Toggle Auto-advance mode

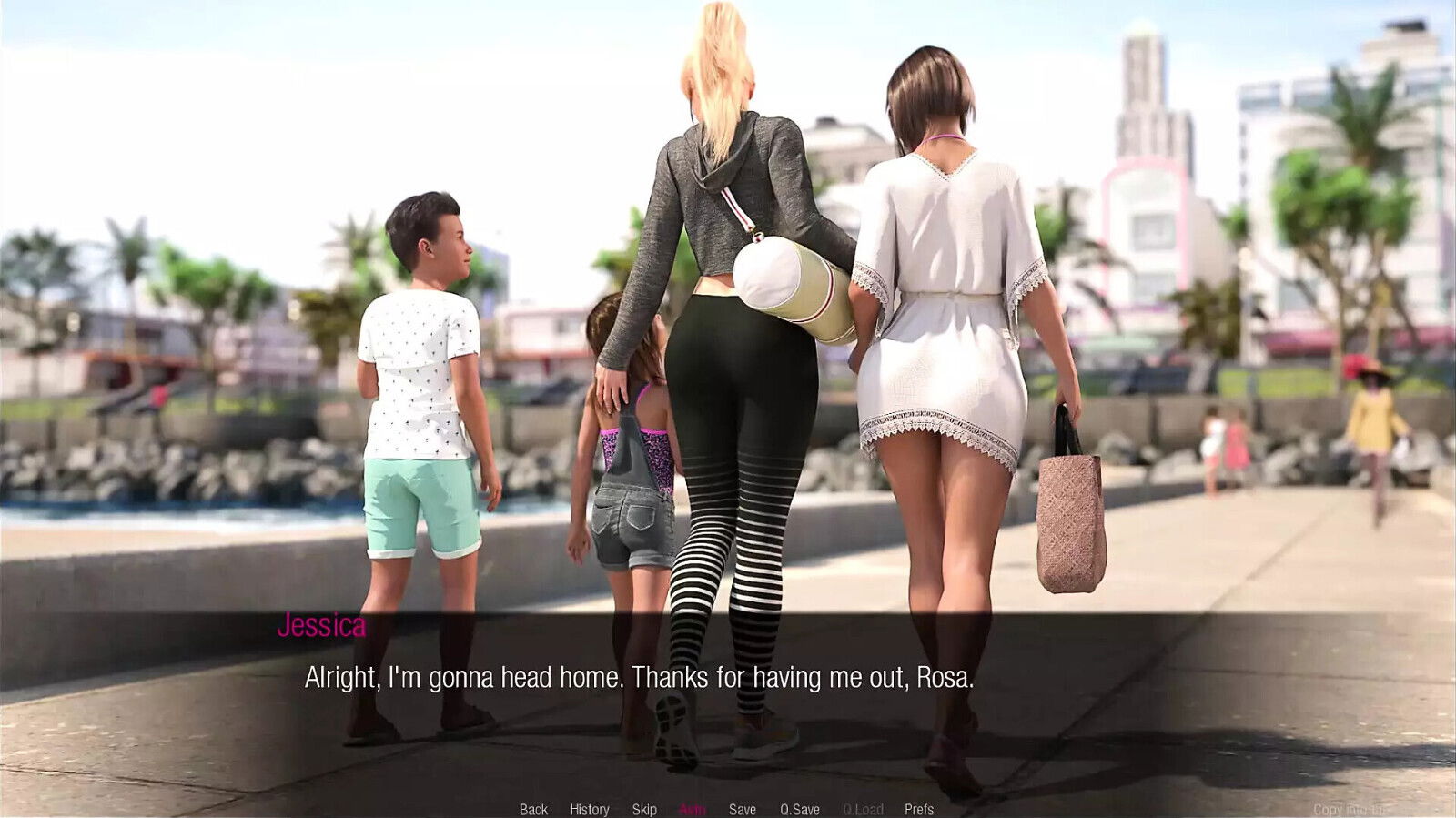tap(693, 809)
